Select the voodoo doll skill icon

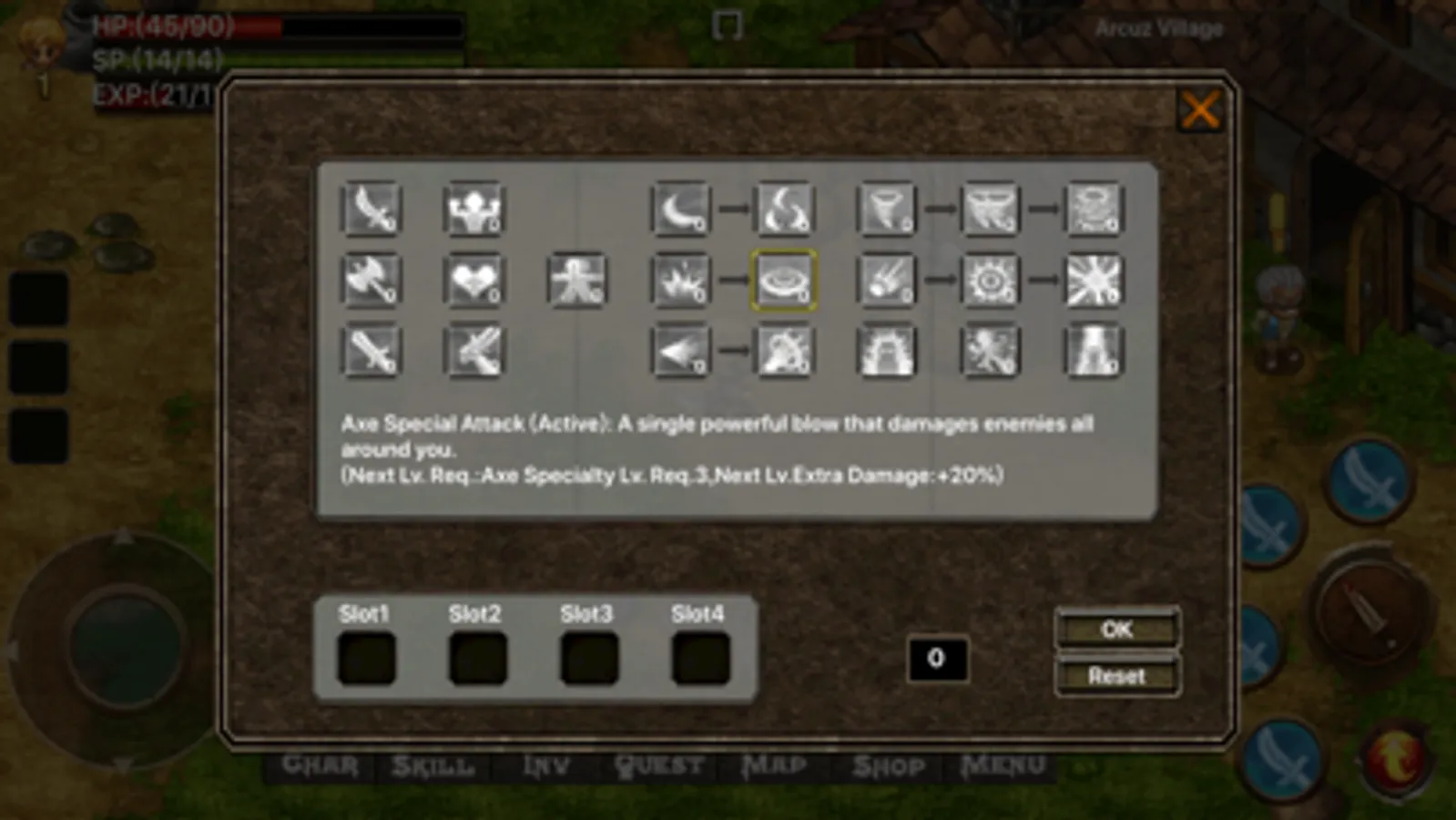pos(577,282)
